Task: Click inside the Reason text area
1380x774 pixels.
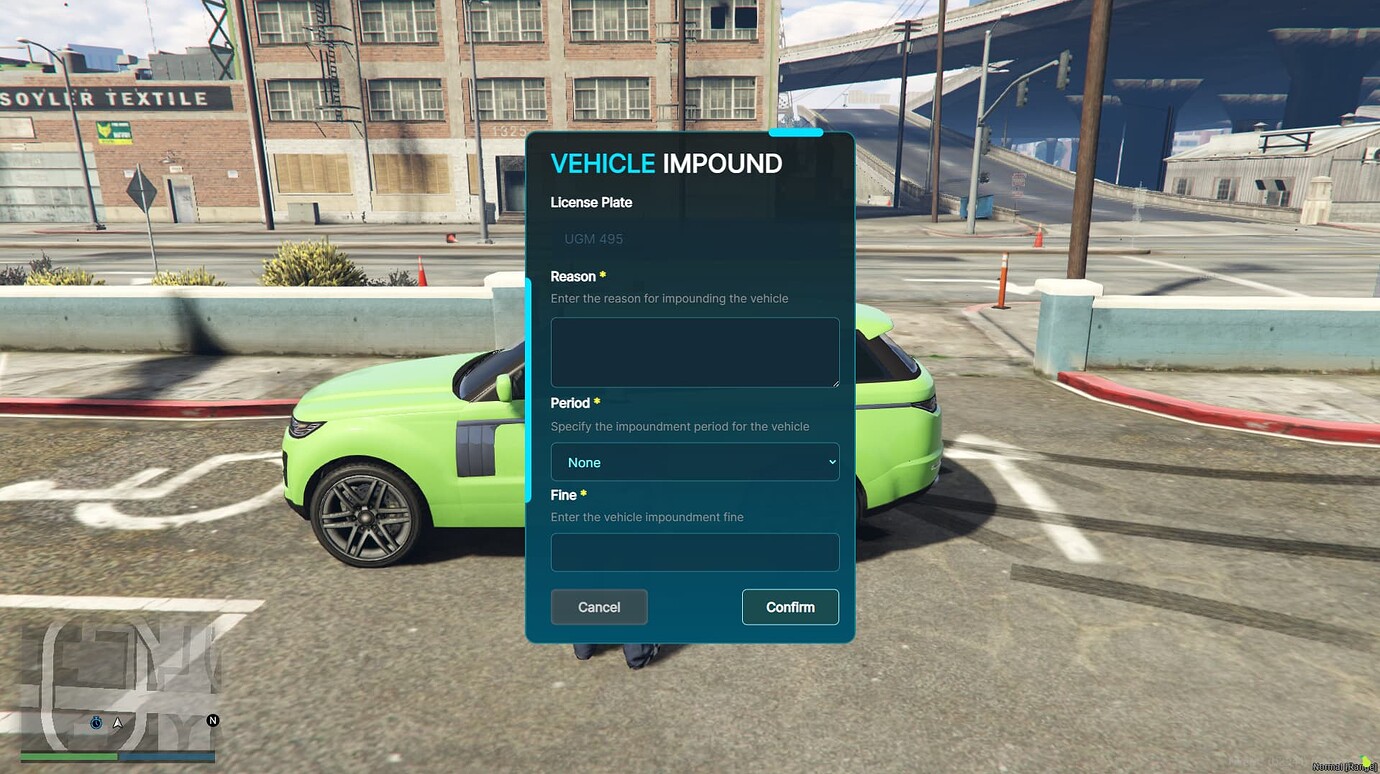Action: (x=694, y=351)
